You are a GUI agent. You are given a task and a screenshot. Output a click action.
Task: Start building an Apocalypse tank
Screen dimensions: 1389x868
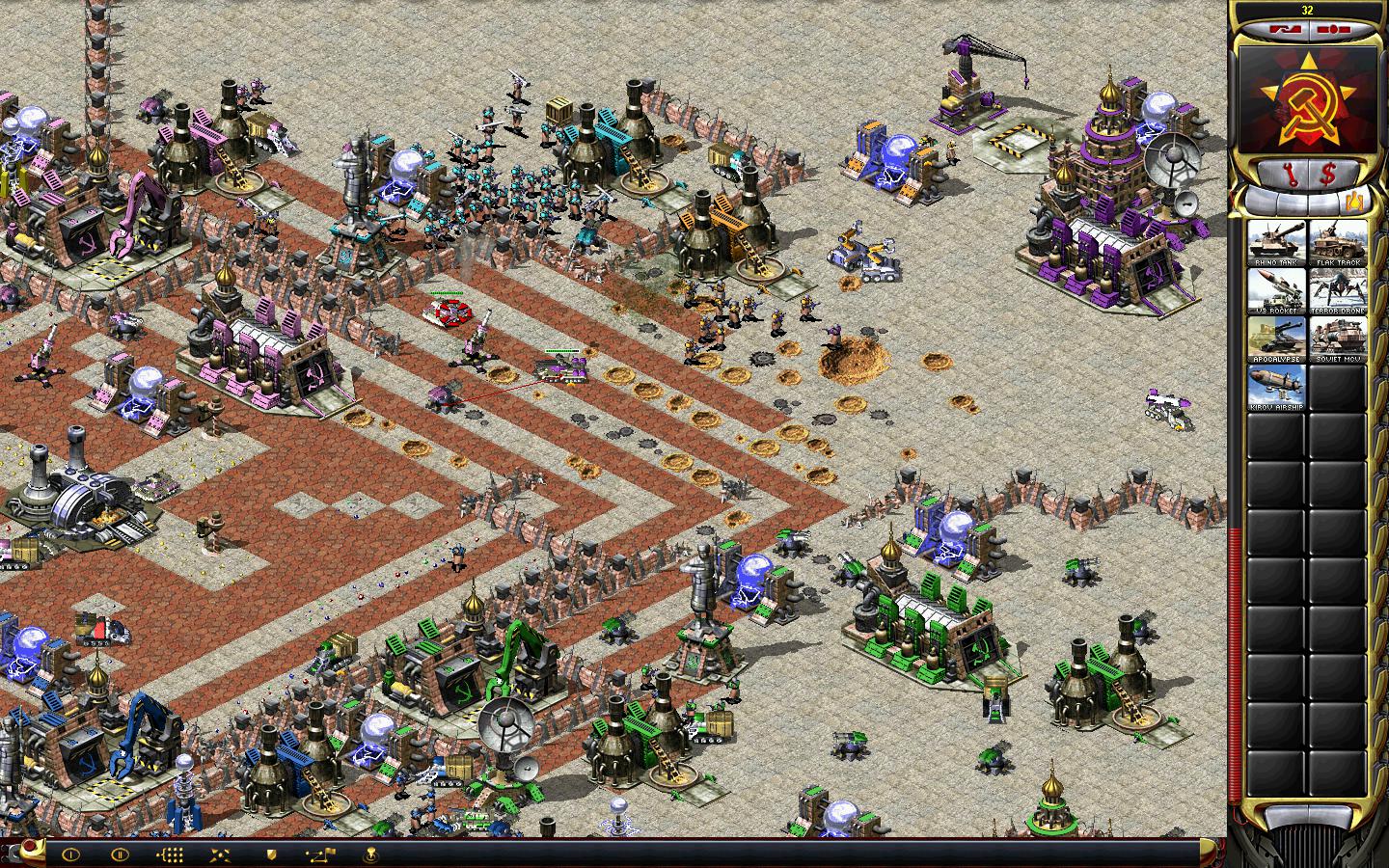pyautogui.click(x=1276, y=339)
